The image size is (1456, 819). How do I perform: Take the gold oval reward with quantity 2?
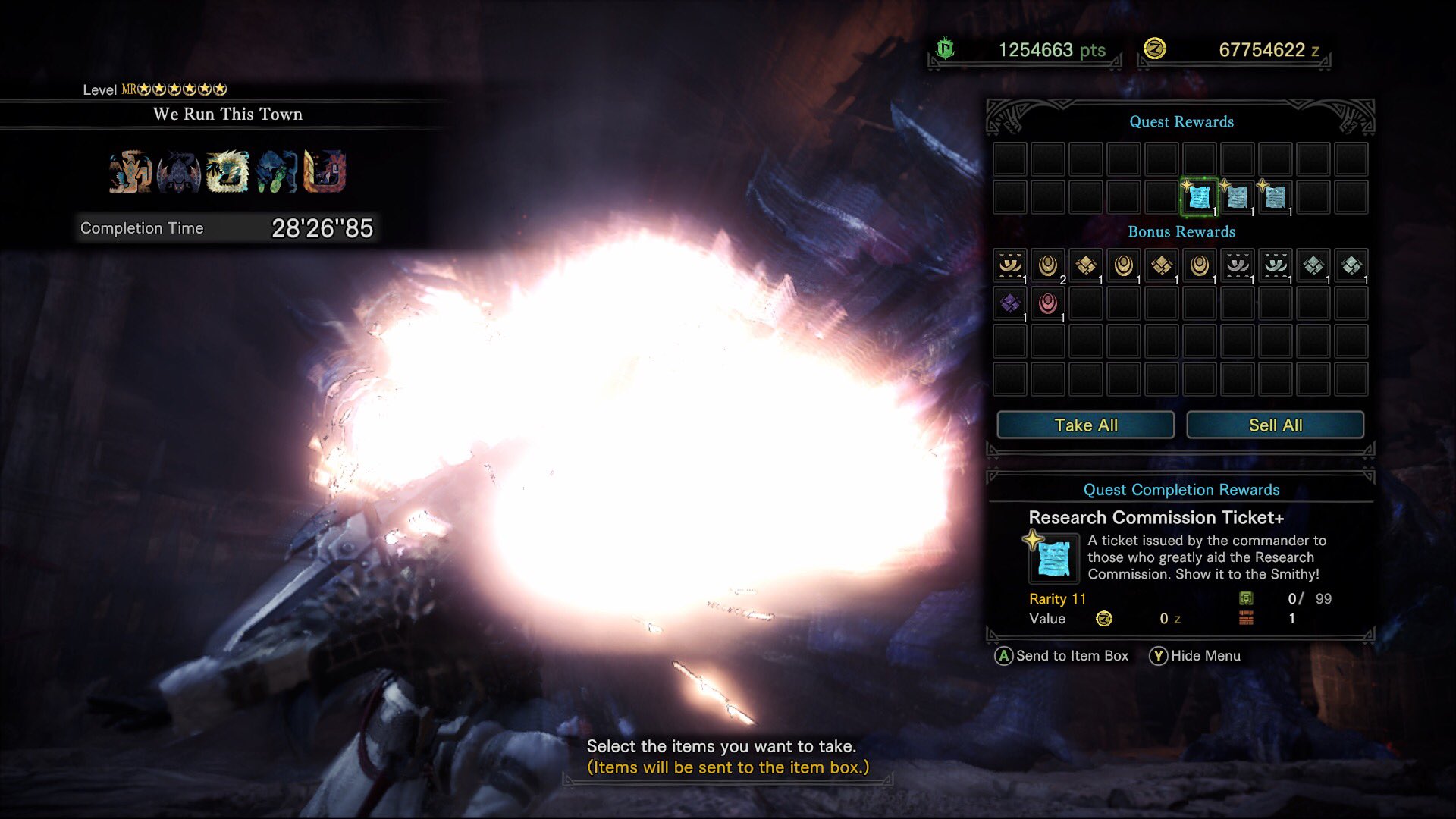pos(1048,265)
